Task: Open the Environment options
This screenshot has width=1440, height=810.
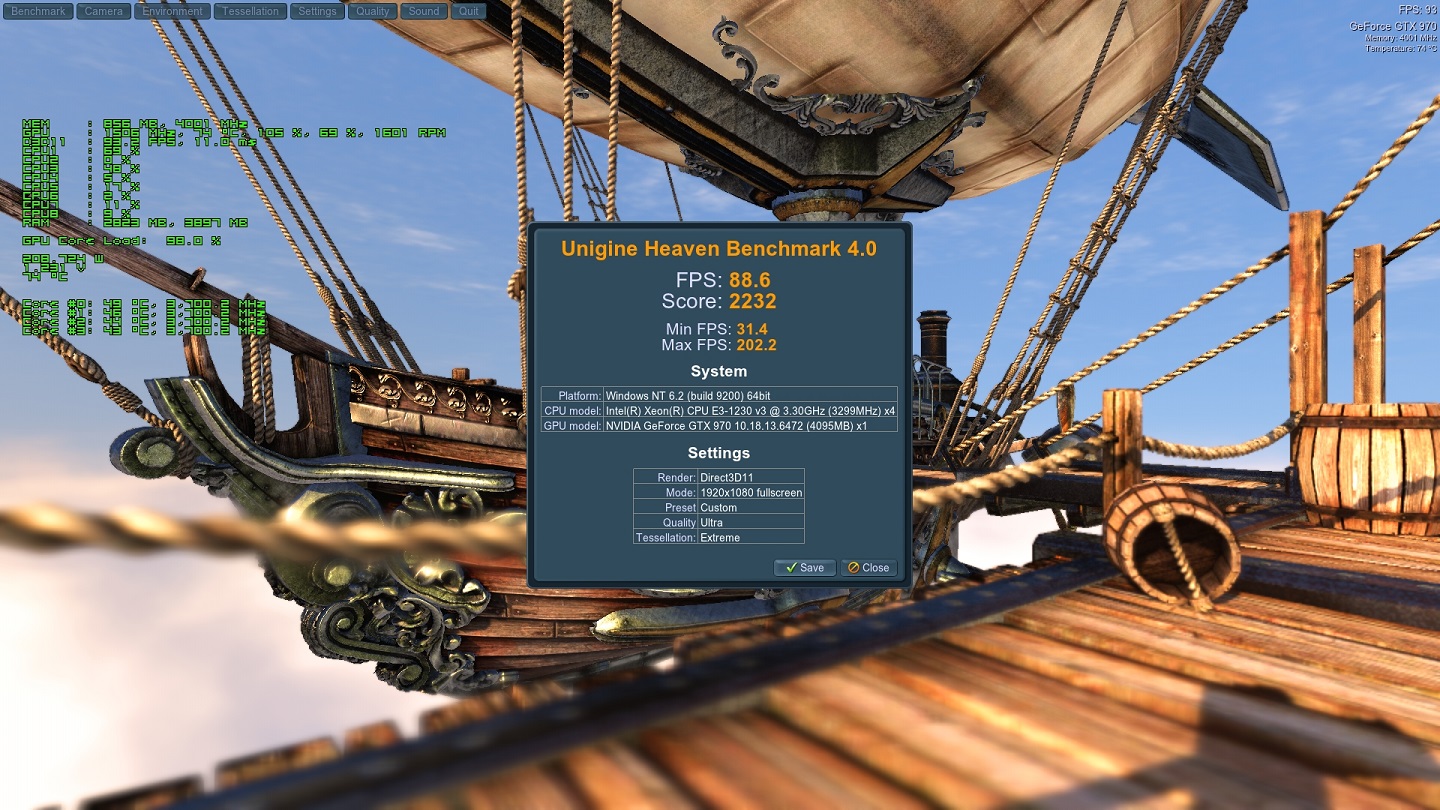Action: coord(173,12)
